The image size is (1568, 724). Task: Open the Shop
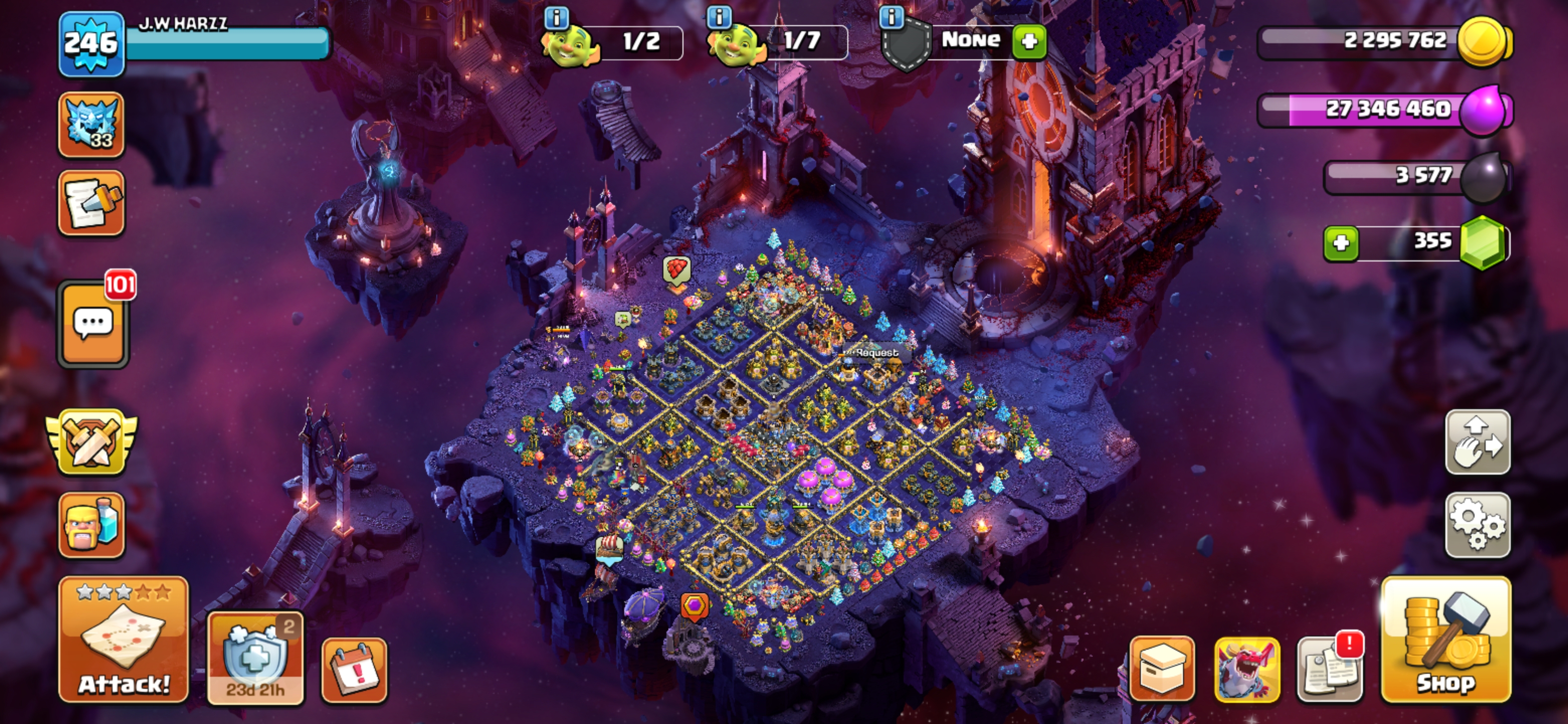(1446, 640)
